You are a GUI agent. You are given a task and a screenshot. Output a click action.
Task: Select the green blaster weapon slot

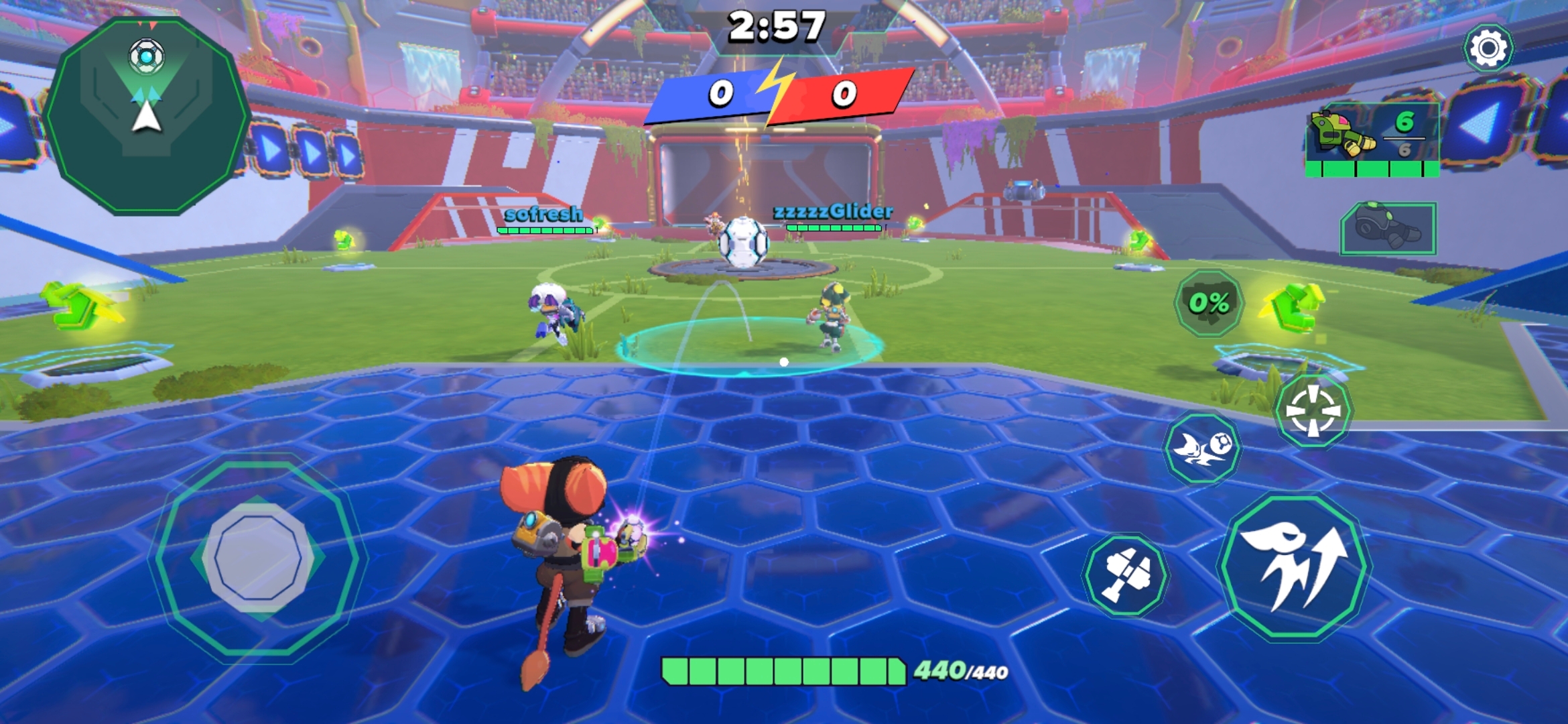coord(1372,139)
